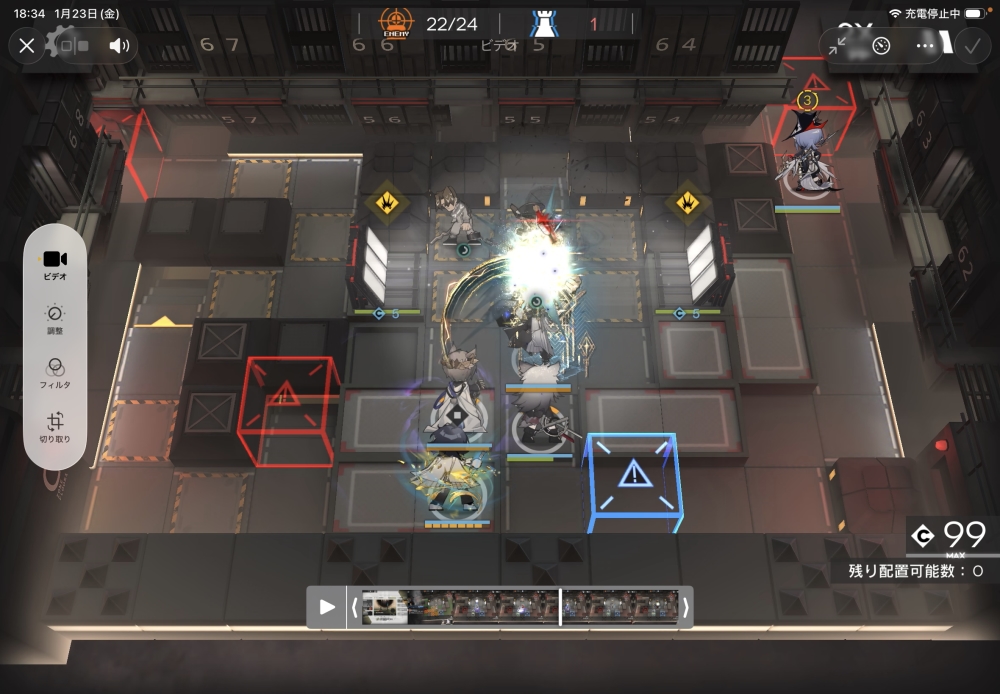Tap the inward-arrows collapse icon
The image size is (1000, 694).
[x=838, y=45]
